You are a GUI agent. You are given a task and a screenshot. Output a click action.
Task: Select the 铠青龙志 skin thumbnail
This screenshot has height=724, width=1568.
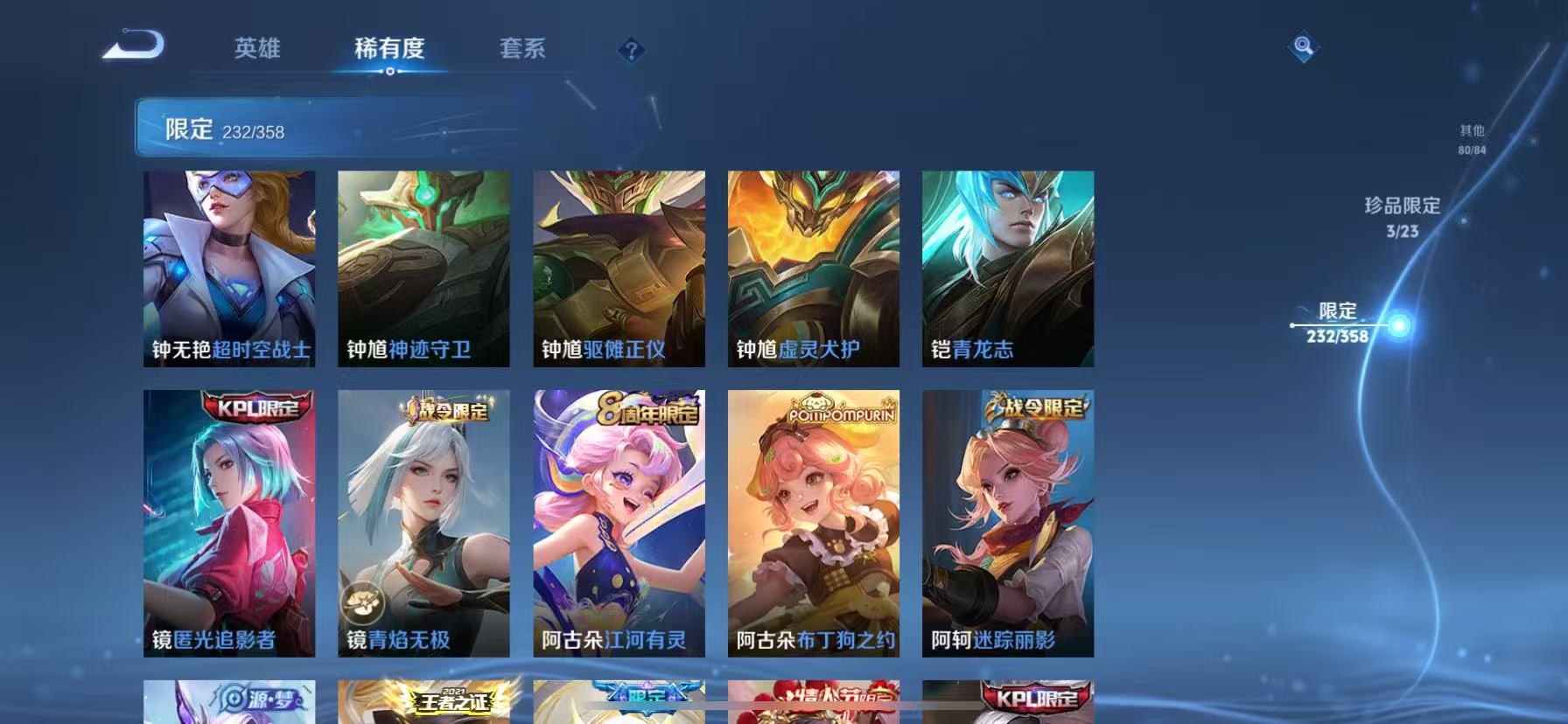click(1008, 267)
